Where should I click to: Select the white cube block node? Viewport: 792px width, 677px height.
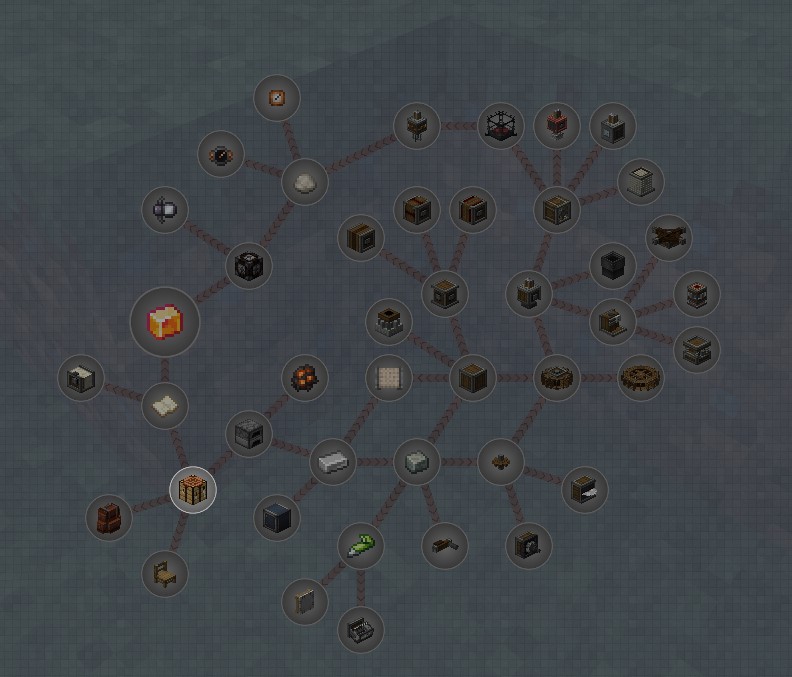pos(641,181)
